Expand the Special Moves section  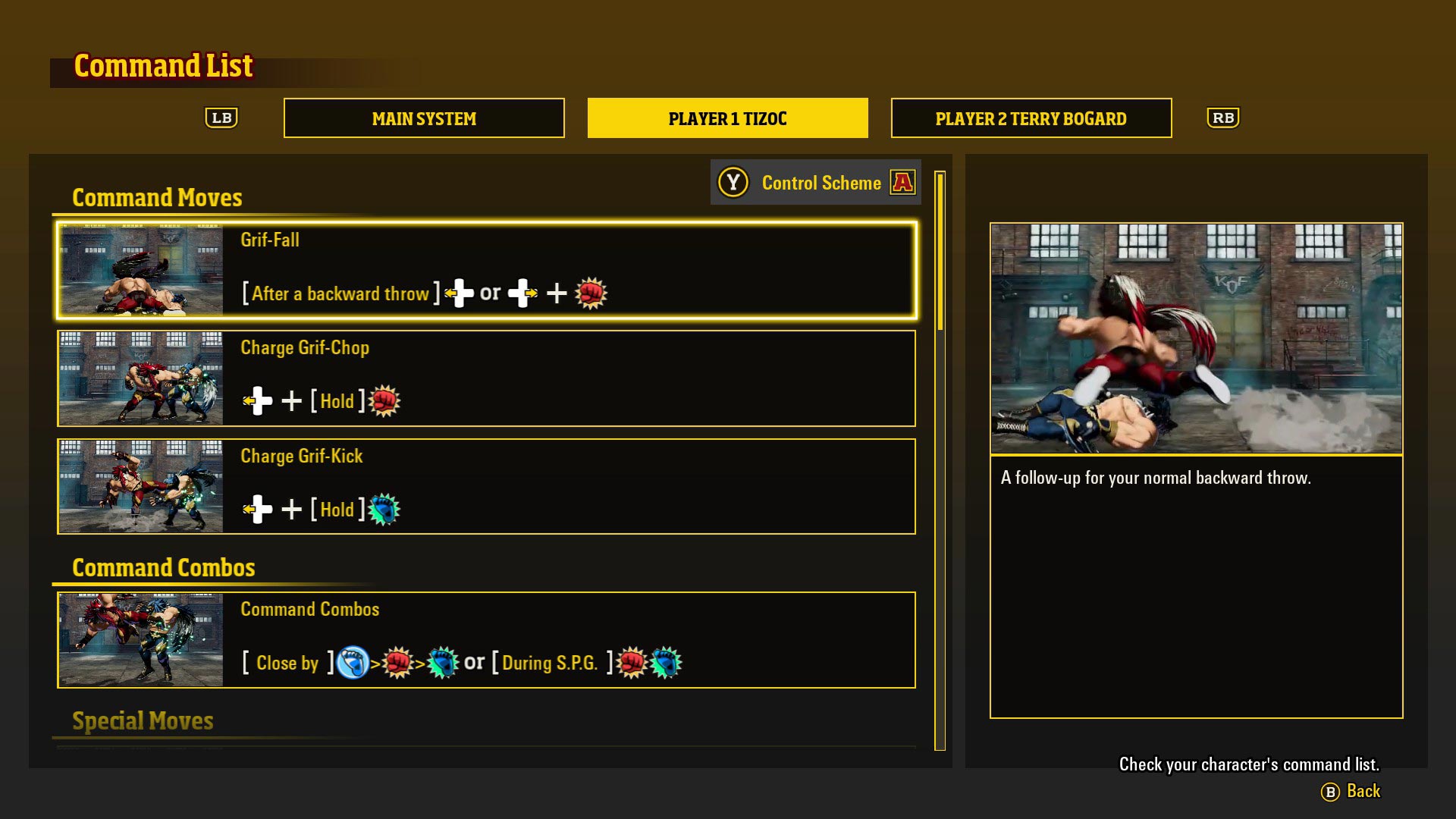pyautogui.click(x=142, y=720)
